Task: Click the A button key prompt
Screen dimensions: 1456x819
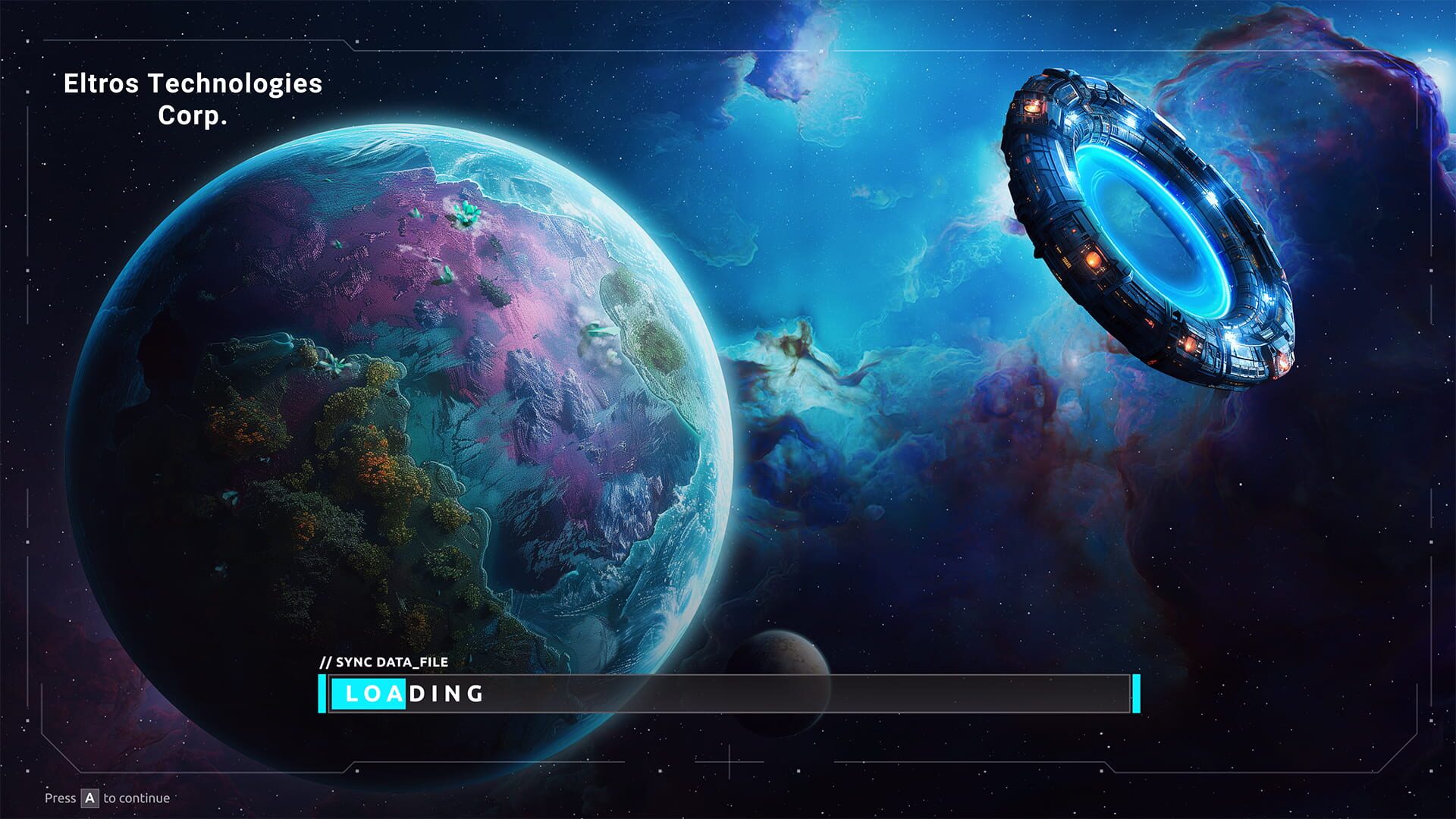Action: (89, 798)
